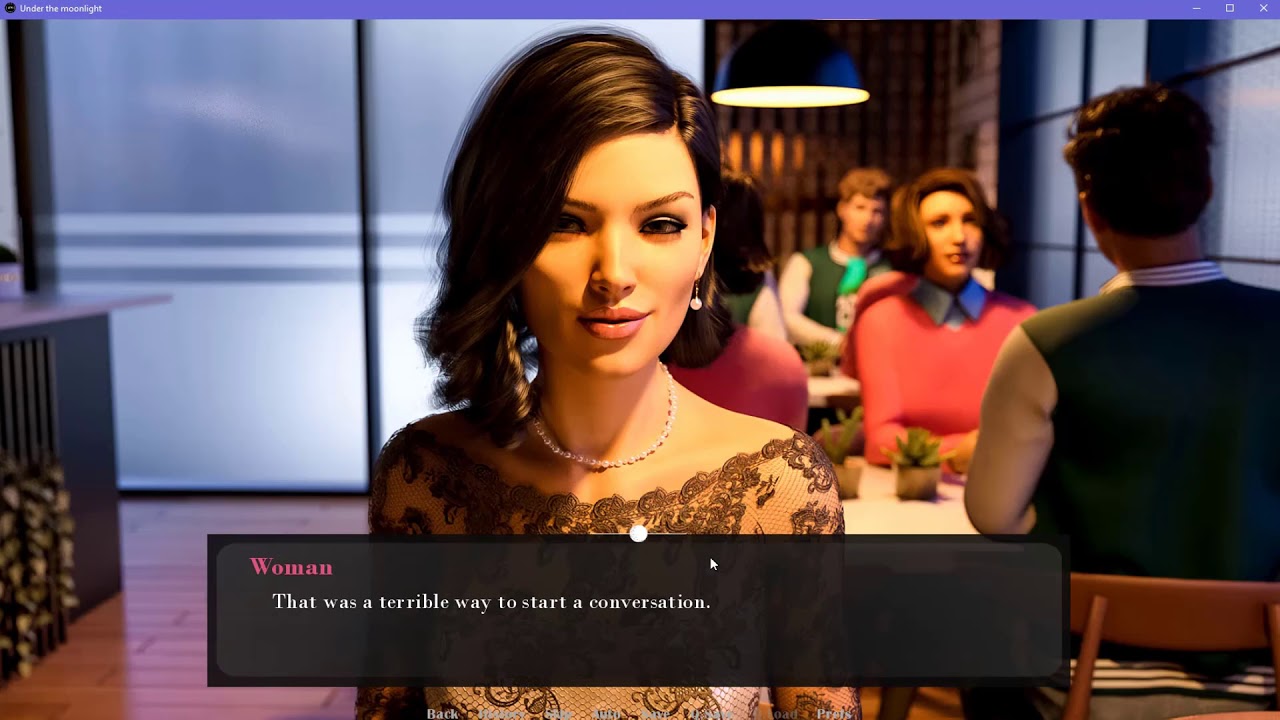Turn on Auto advance mode

click(x=606, y=713)
